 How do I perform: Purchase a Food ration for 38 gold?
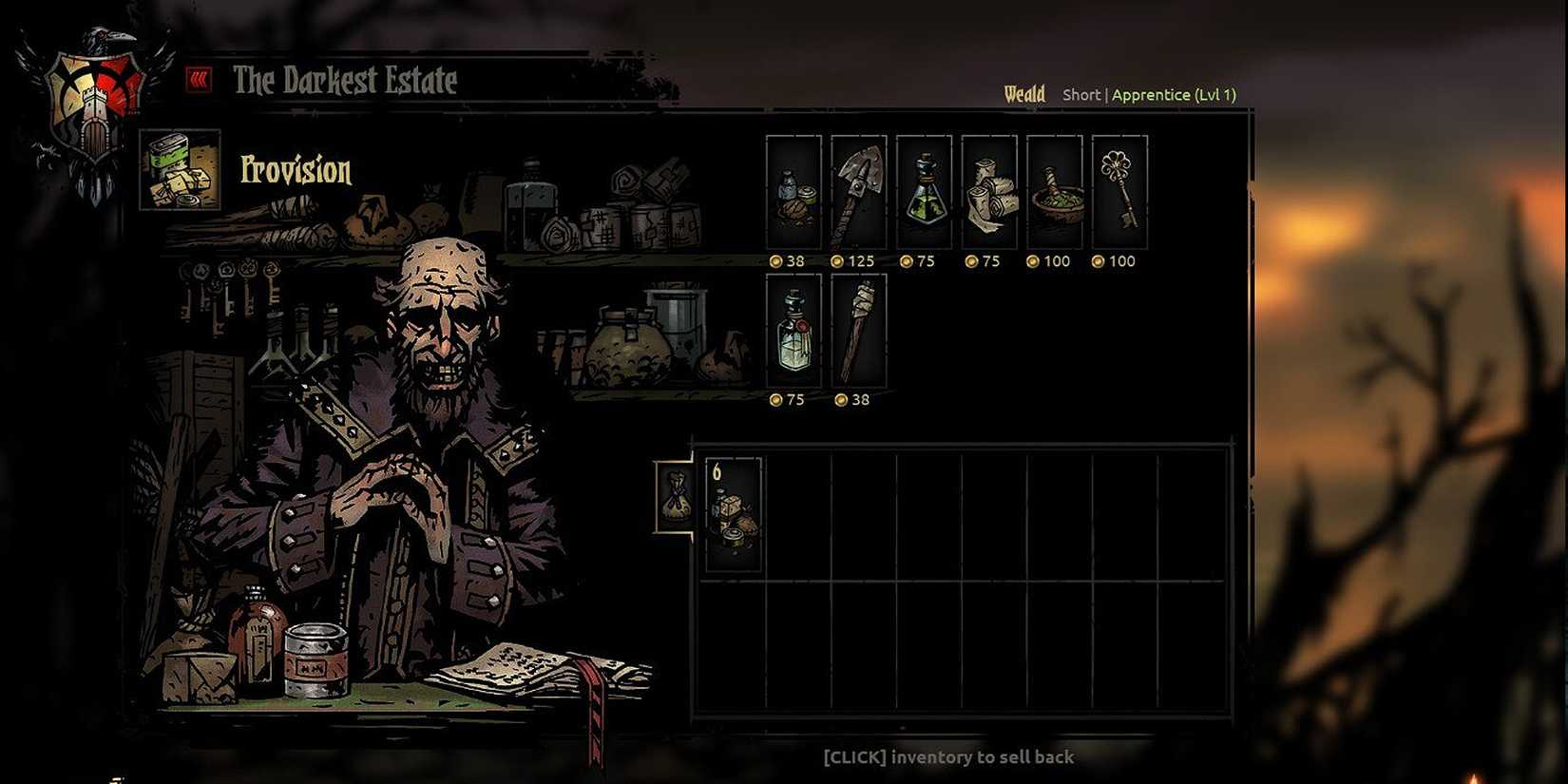pyautogui.click(x=793, y=195)
